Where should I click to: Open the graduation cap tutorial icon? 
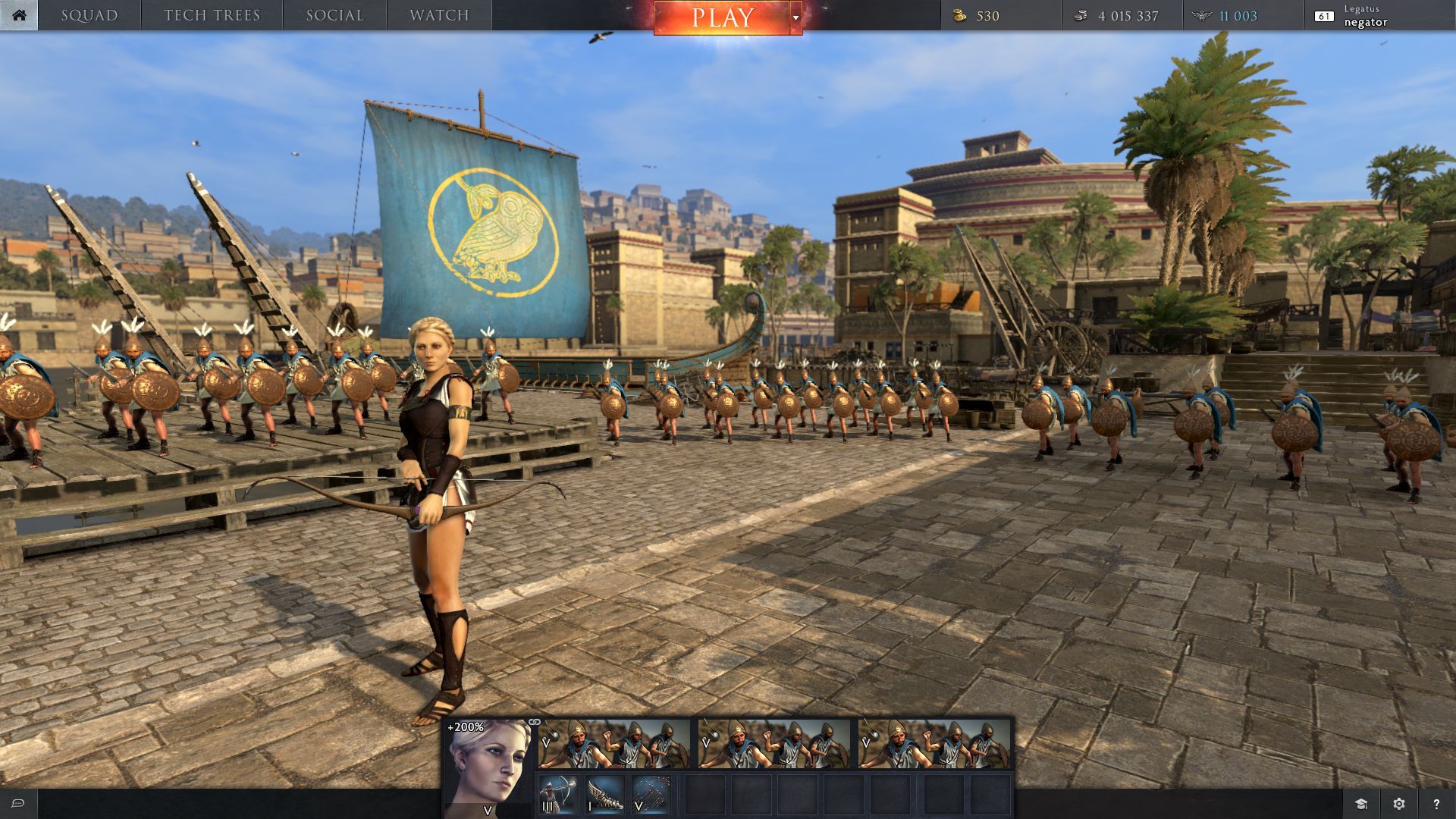pos(1361,804)
